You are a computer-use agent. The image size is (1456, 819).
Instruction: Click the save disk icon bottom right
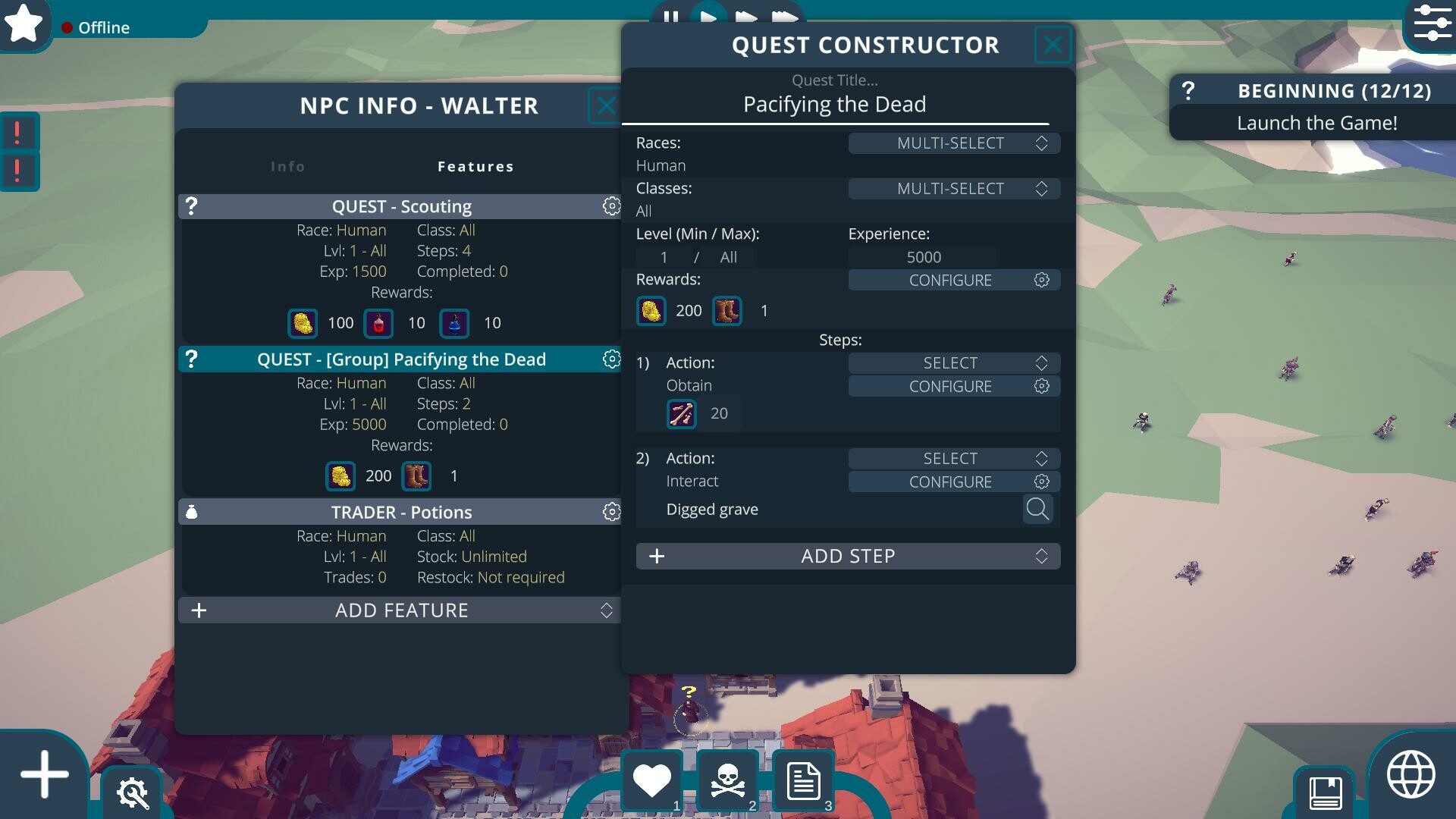[1326, 793]
